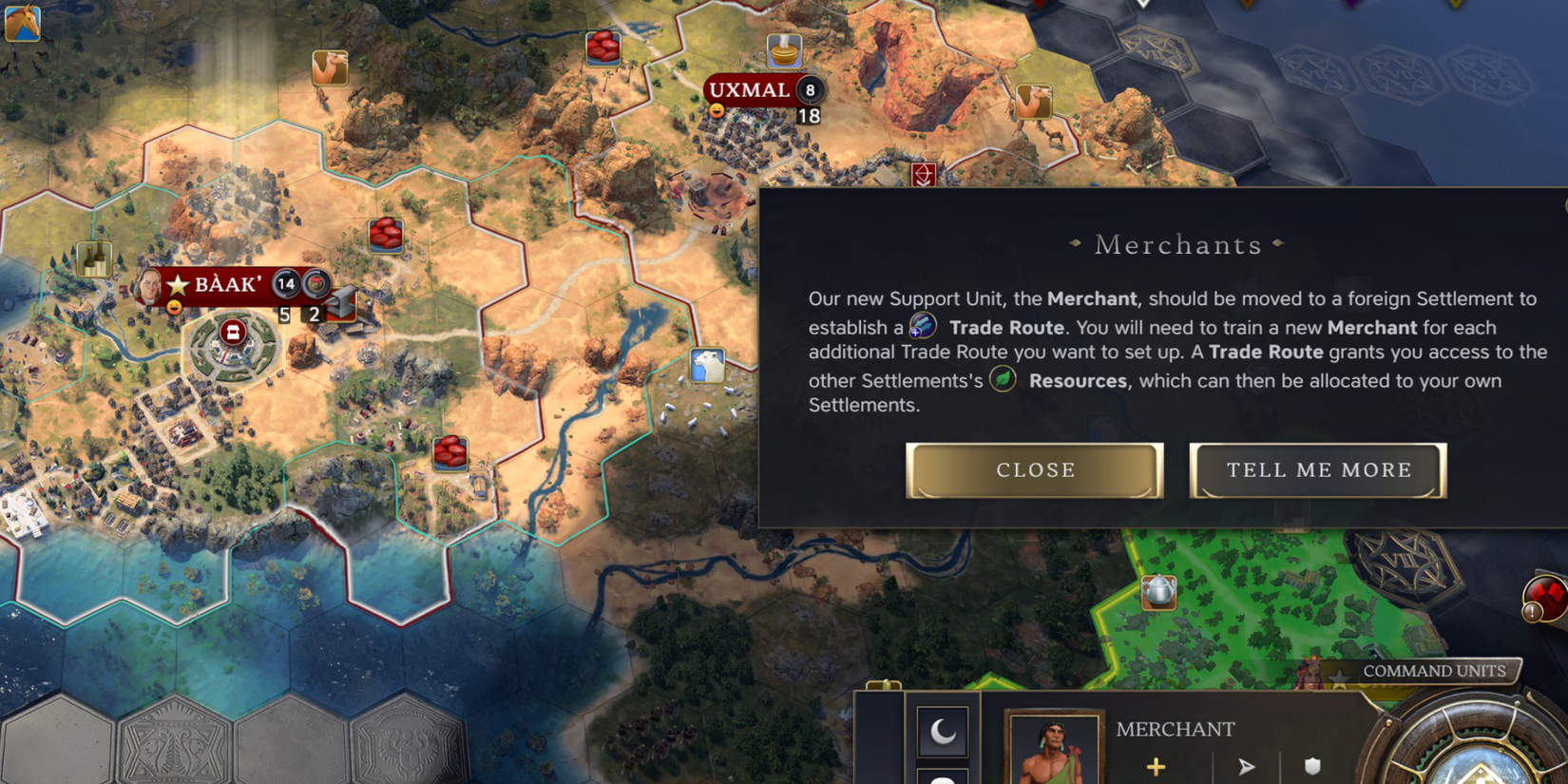Click the TELL ME MORE button
Viewport: 1568px width, 784px height.
click(x=1318, y=469)
